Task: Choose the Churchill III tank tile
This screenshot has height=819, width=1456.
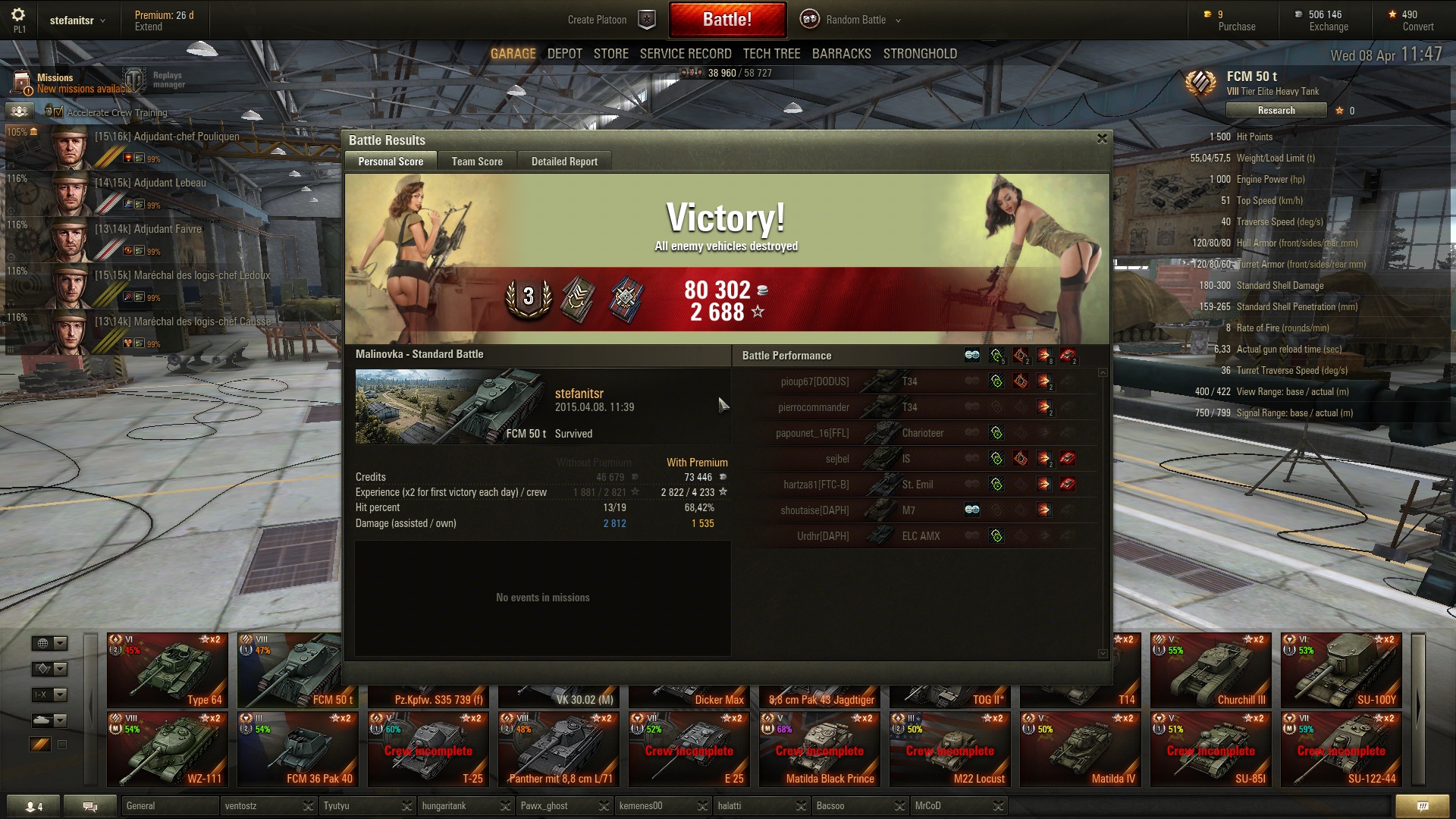Action: tap(1210, 670)
